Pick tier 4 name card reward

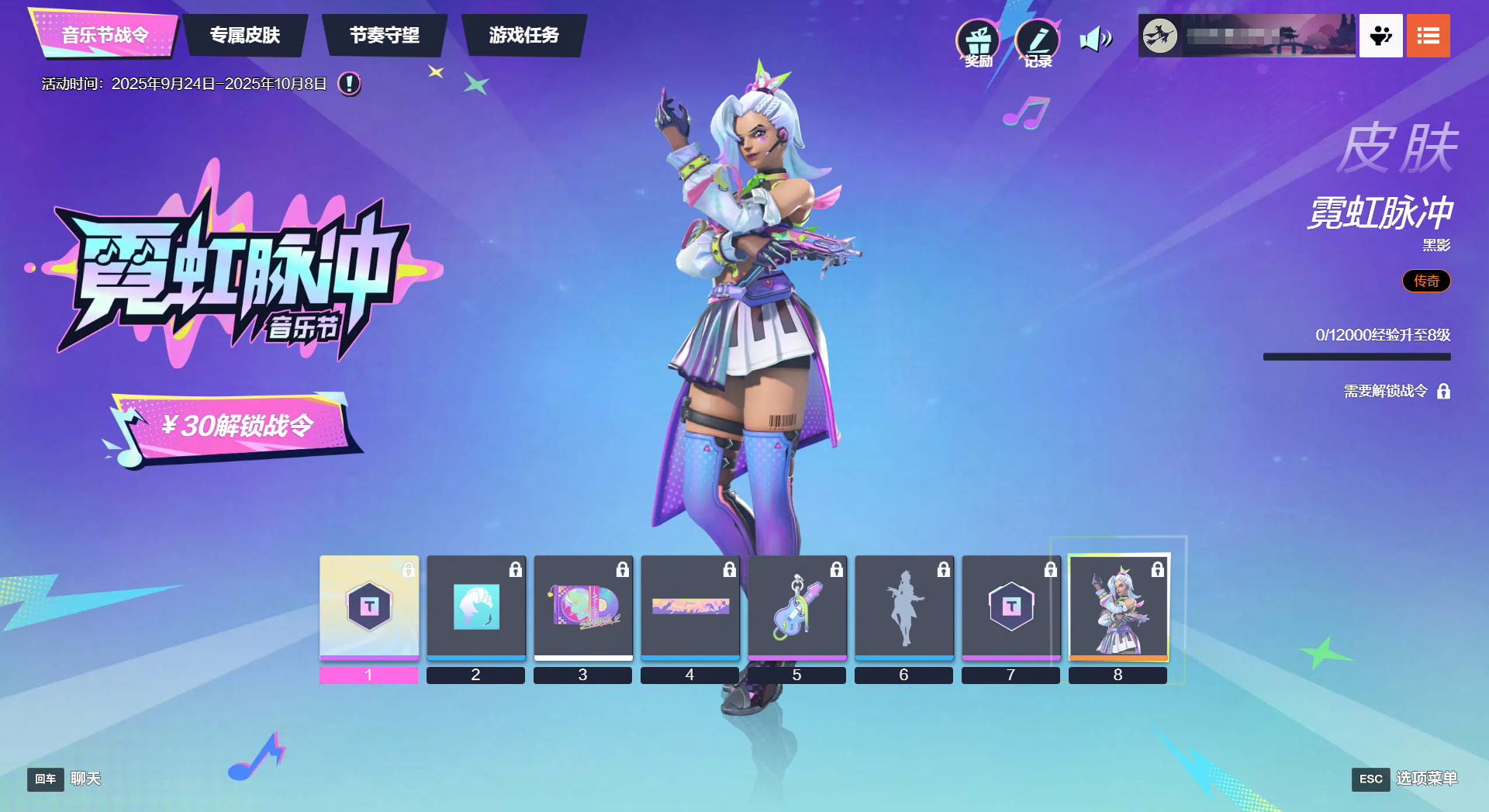(x=690, y=606)
